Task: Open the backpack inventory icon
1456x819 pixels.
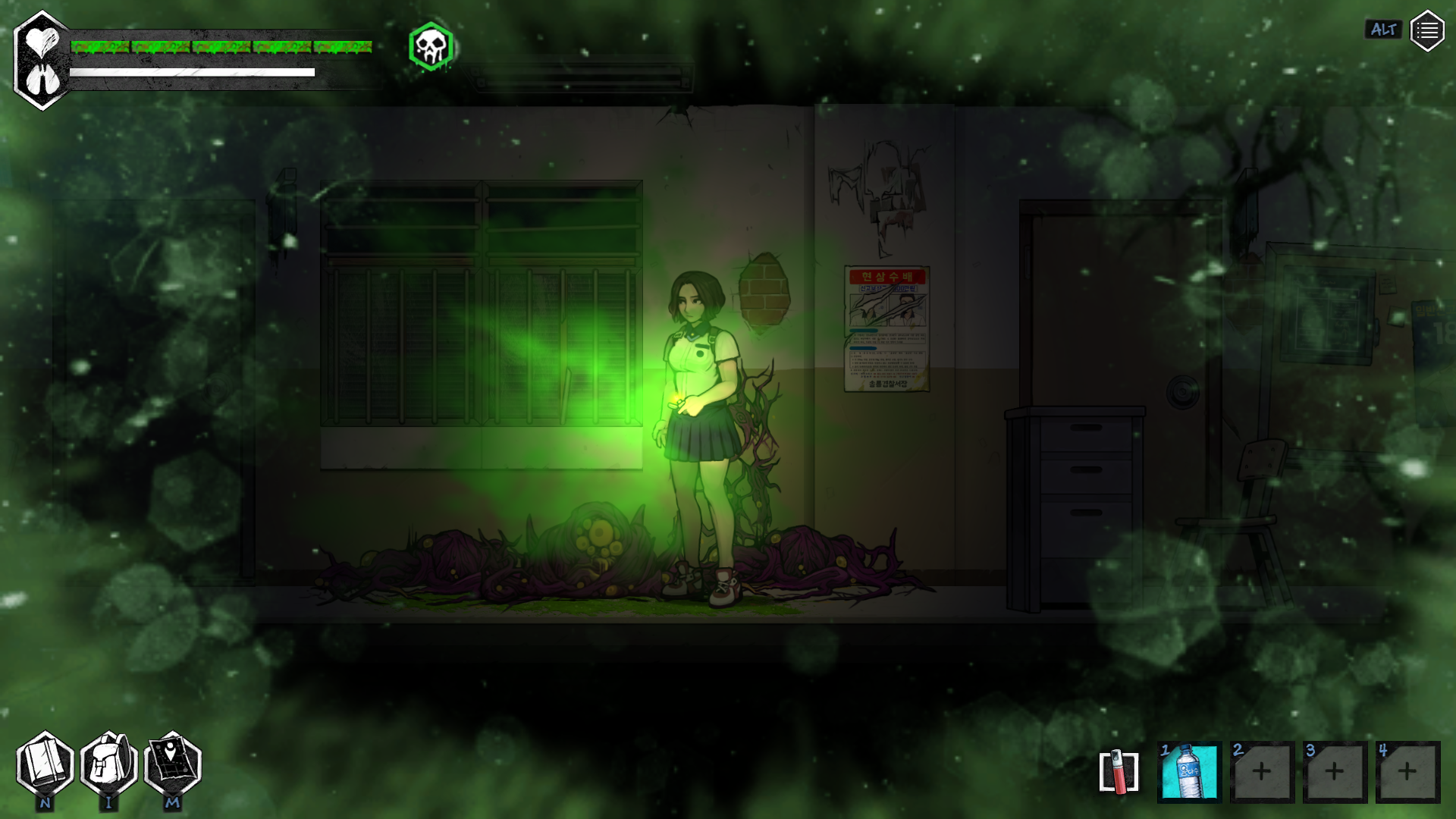Action: click(108, 764)
